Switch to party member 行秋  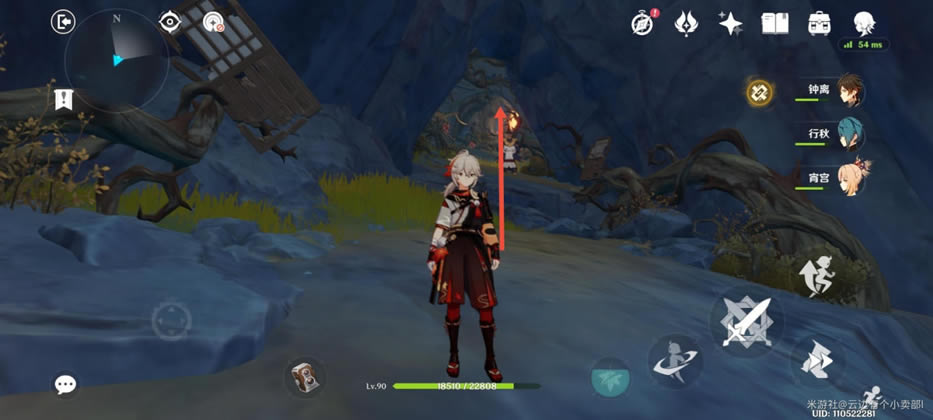pos(848,134)
